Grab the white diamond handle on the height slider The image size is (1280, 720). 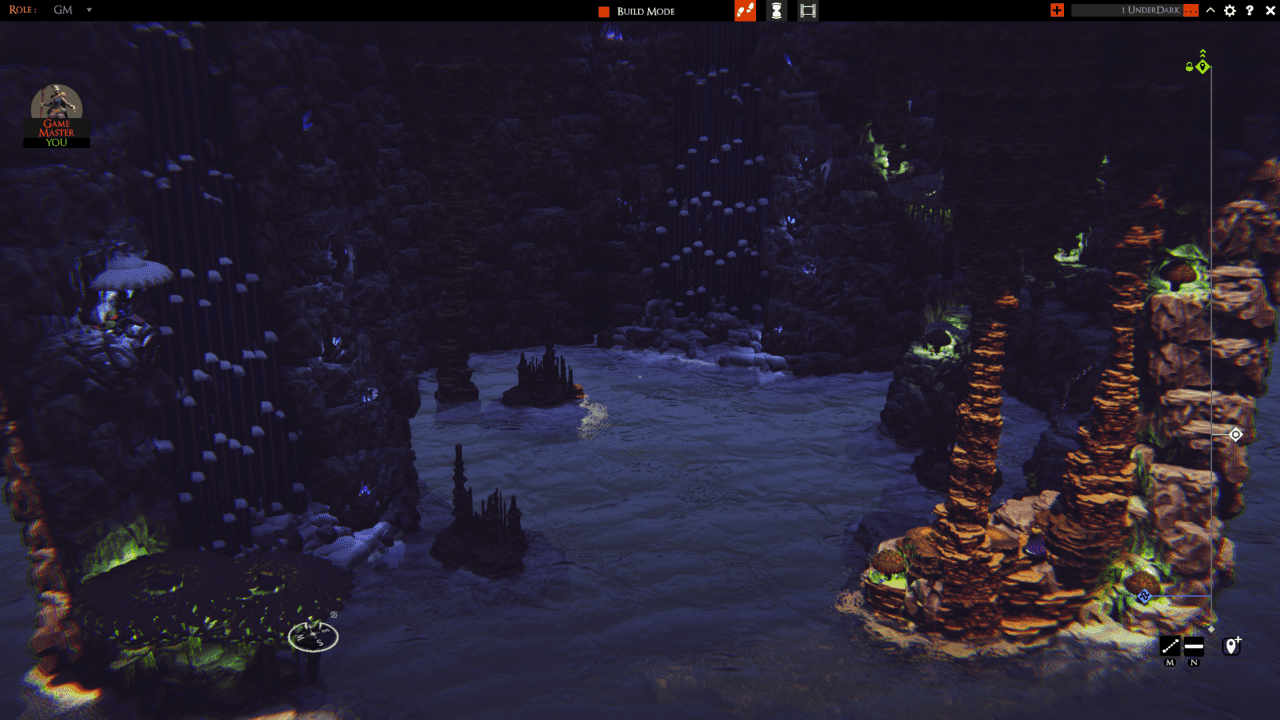tap(1235, 435)
